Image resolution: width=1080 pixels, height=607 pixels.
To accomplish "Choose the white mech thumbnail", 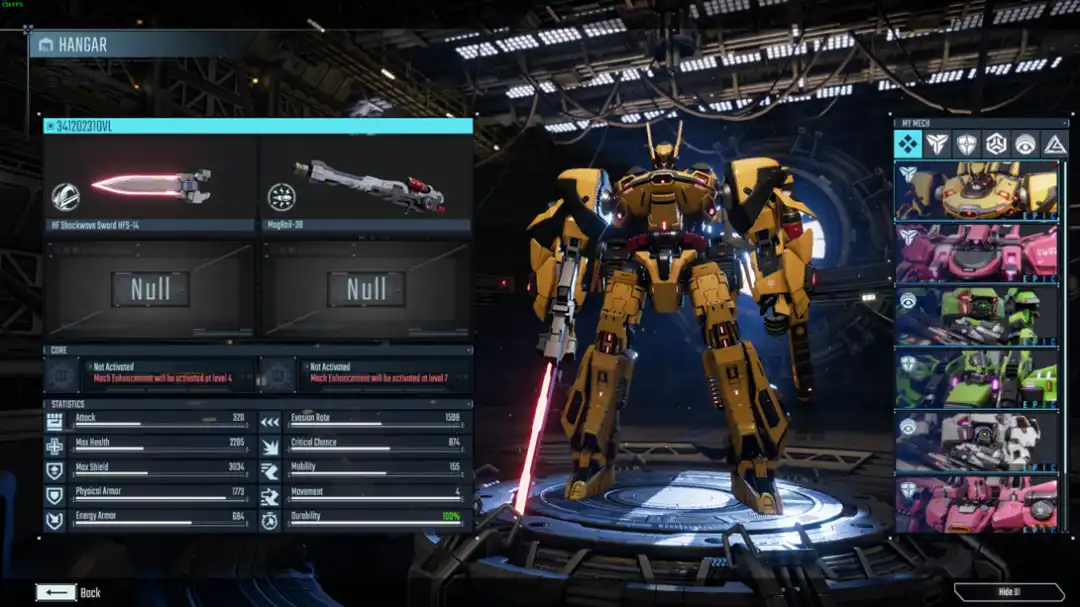I will [x=976, y=440].
